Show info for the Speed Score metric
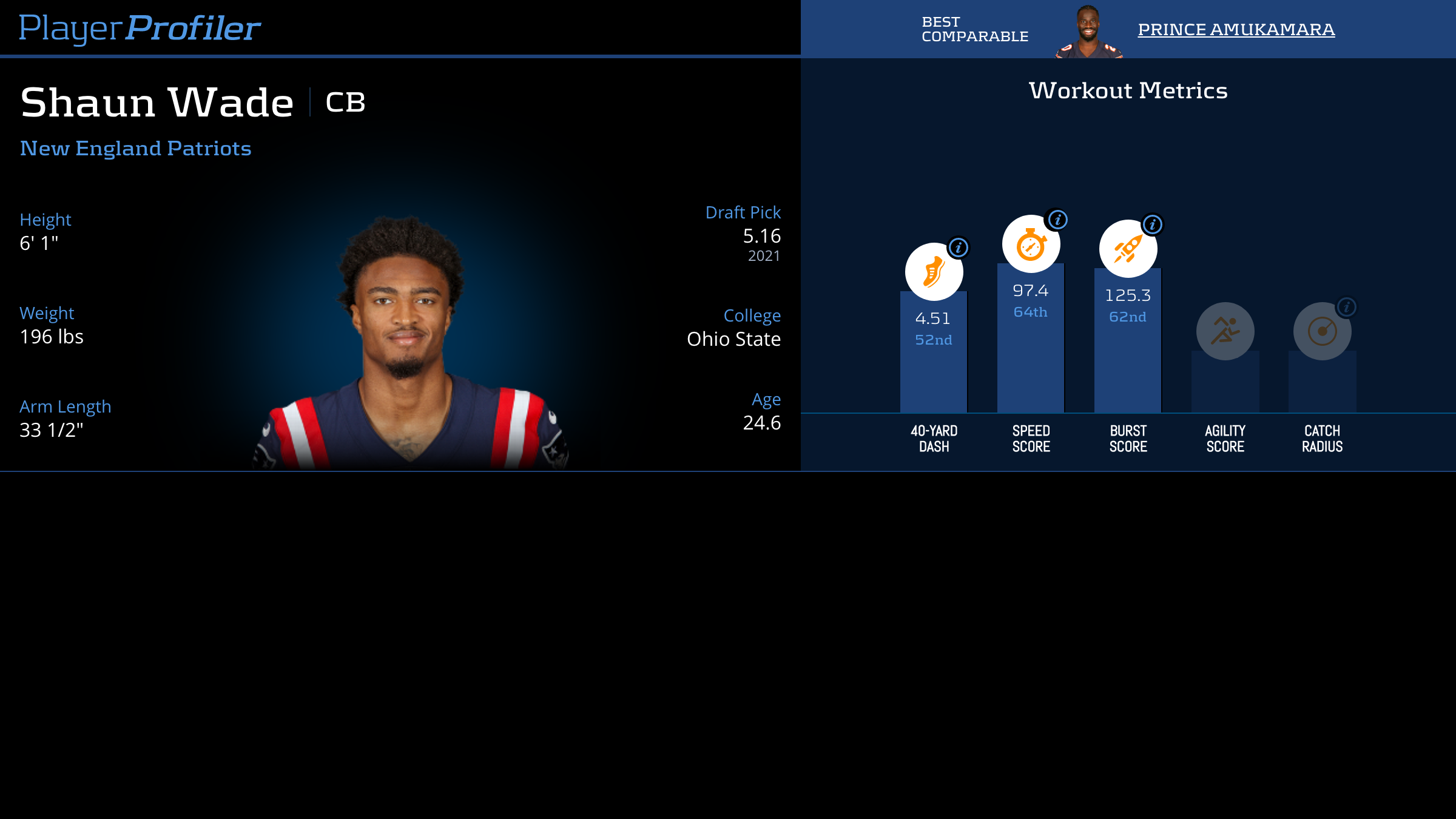Image resolution: width=1456 pixels, height=819 pixels. click(1058, 220)
